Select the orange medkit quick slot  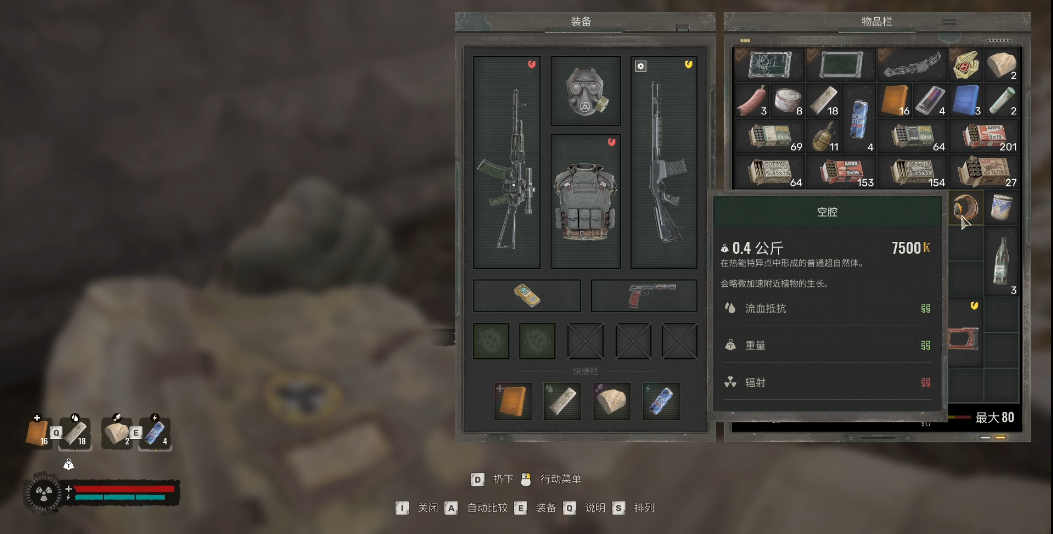point(513,401)
